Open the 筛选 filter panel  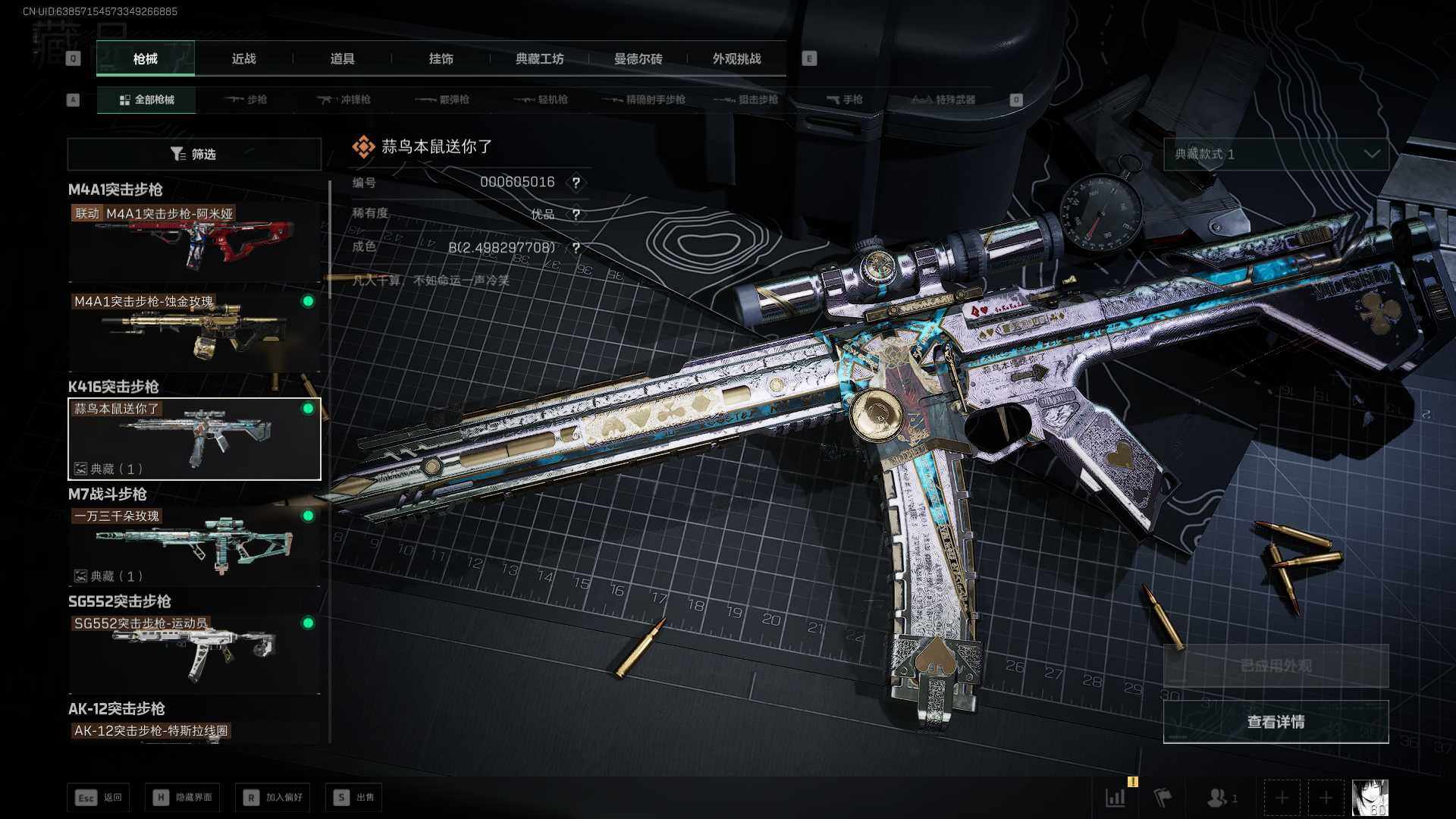194,154
